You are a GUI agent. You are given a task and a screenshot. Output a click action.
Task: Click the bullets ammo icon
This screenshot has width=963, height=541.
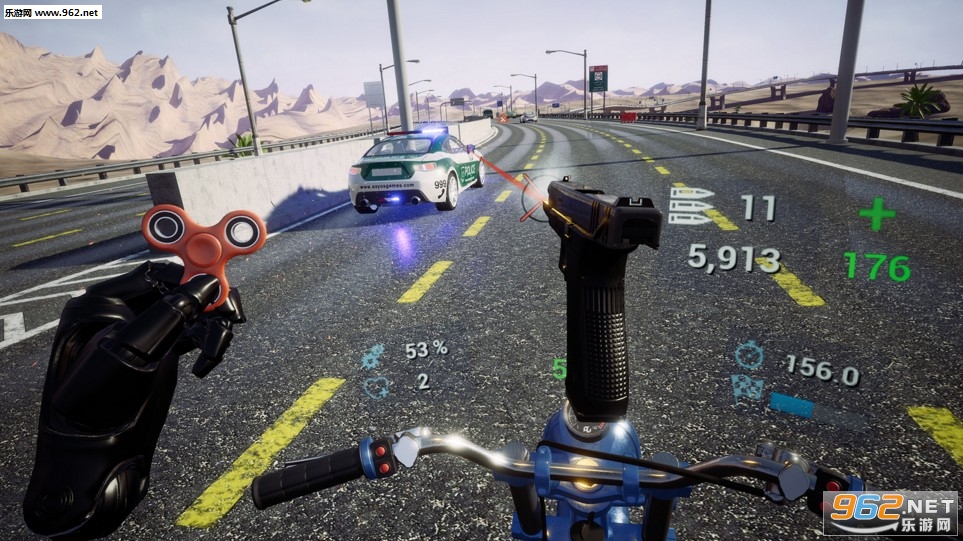[692, 207]
